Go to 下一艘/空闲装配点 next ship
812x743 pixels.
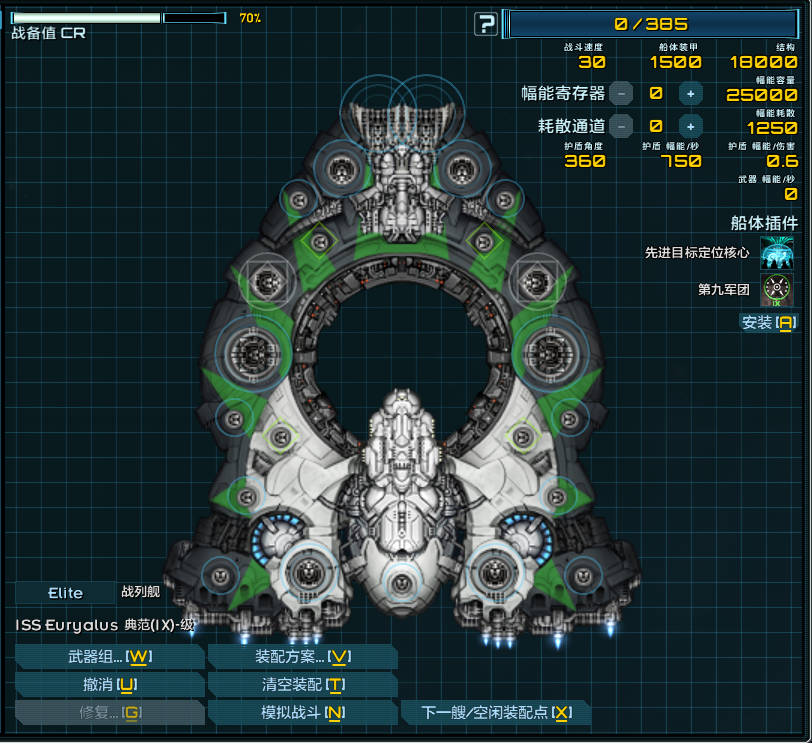496,712
